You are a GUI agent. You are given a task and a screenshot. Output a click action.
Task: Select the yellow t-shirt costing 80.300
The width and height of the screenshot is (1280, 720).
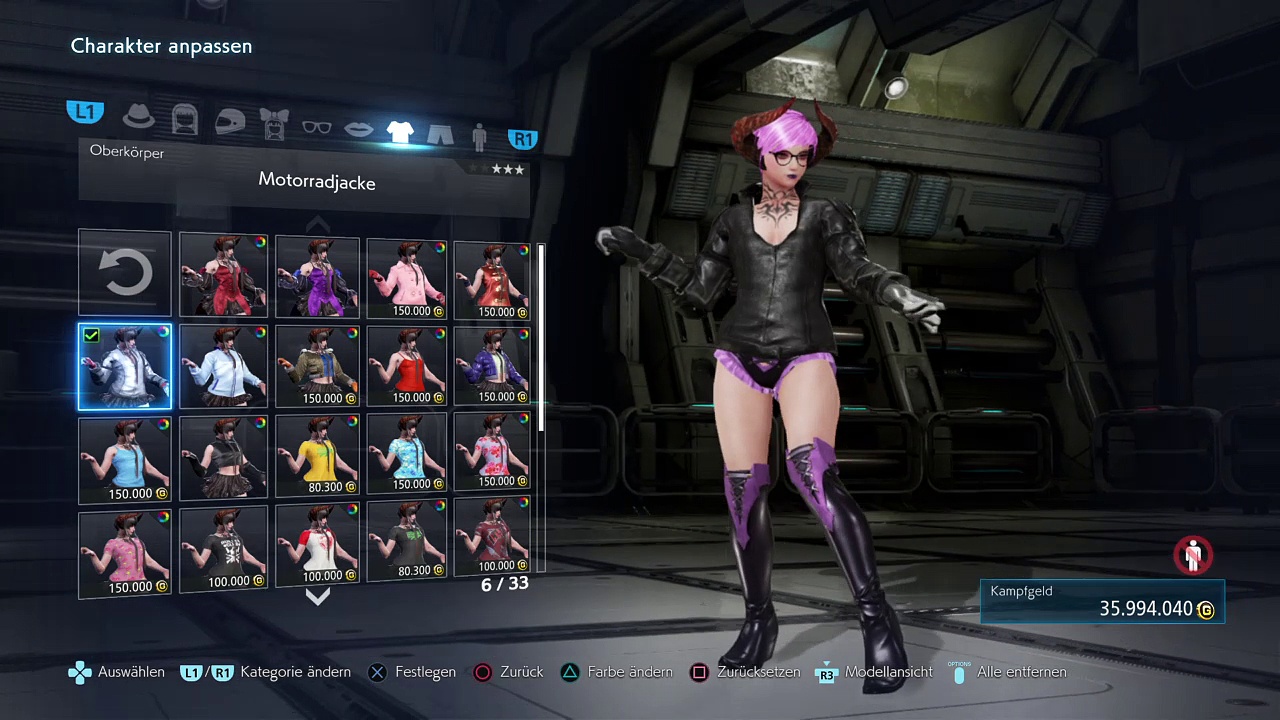[x=317, y=455]
